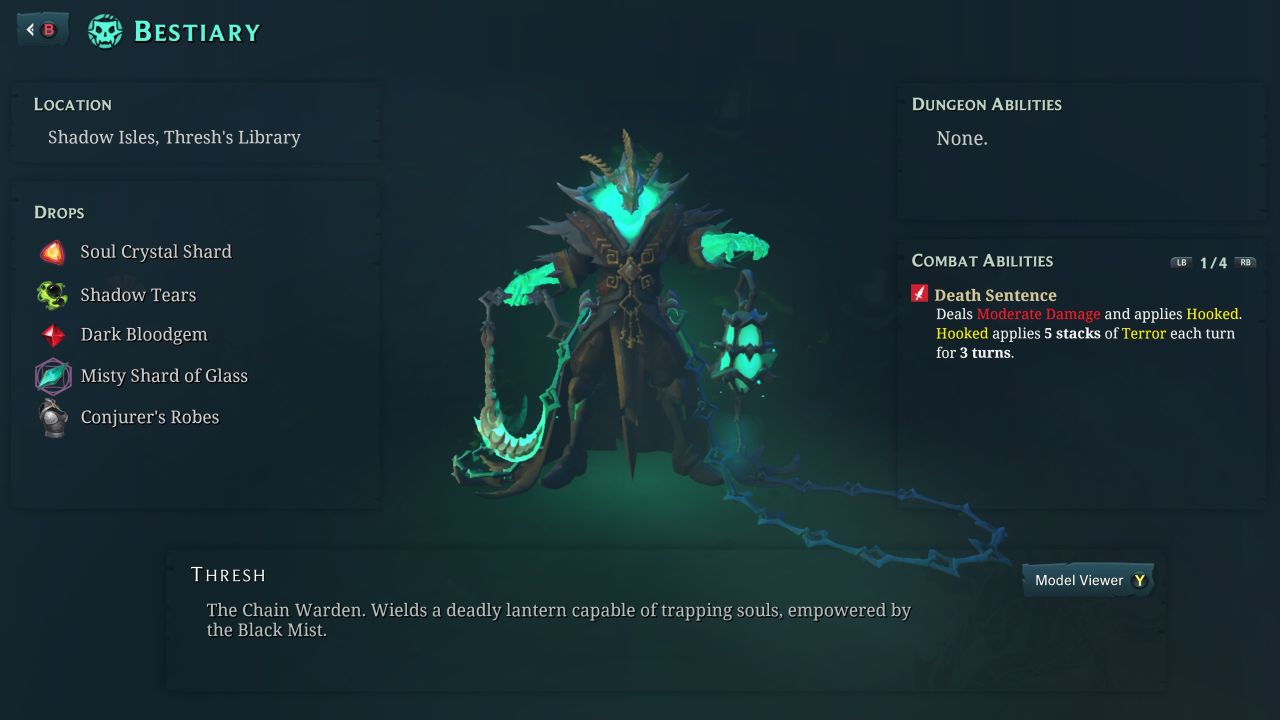1280x720 pixels.
Task: Go back from the Bestiary screen
Action: click(x=42, y=30)
